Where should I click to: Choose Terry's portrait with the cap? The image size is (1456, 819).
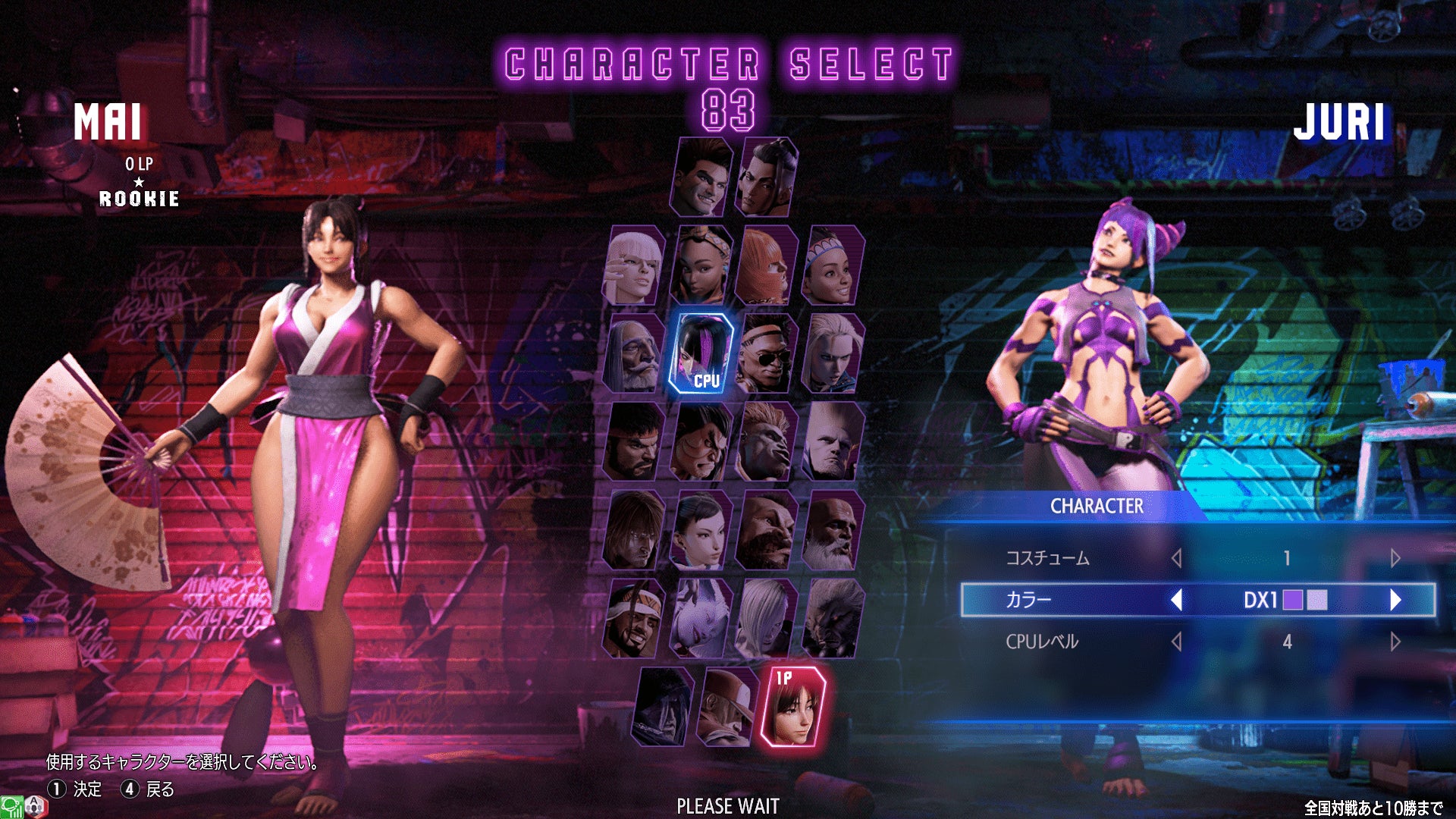pos(729,707)
